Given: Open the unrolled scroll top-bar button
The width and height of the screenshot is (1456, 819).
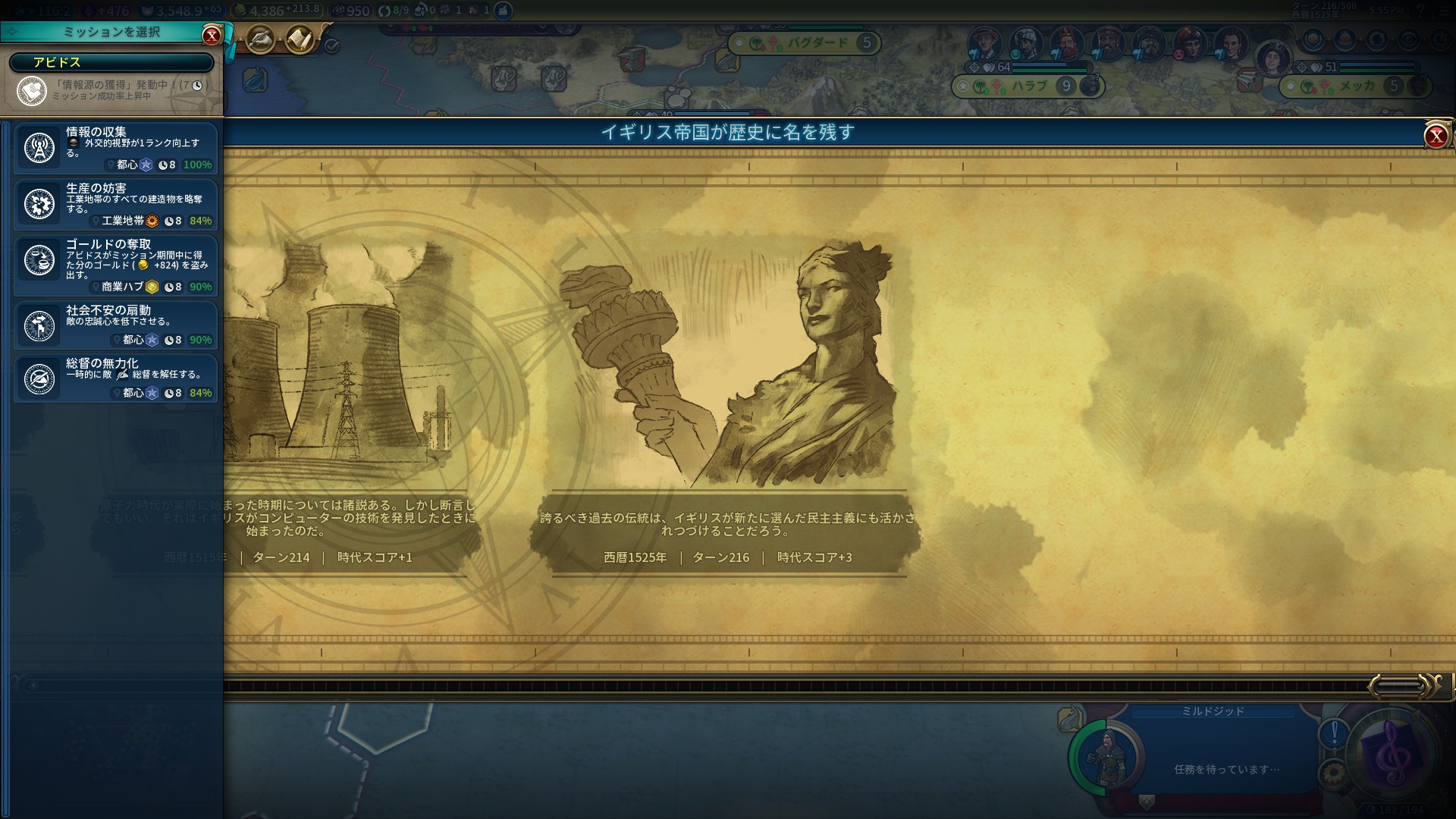Looking at the screenshot, I should (x=300, y=39).
